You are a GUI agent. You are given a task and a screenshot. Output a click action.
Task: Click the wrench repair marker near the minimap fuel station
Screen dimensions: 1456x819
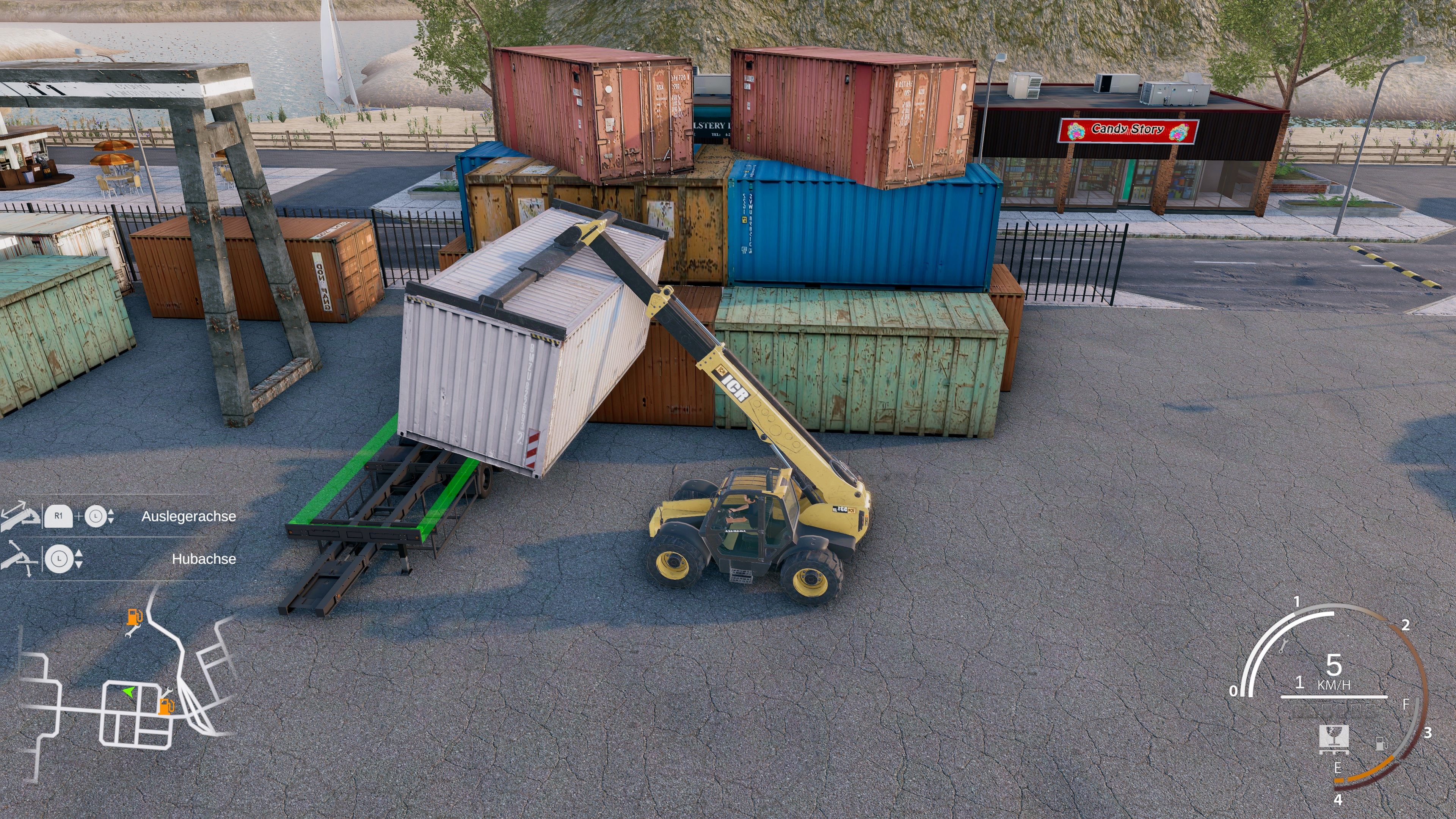coord(167,692)
